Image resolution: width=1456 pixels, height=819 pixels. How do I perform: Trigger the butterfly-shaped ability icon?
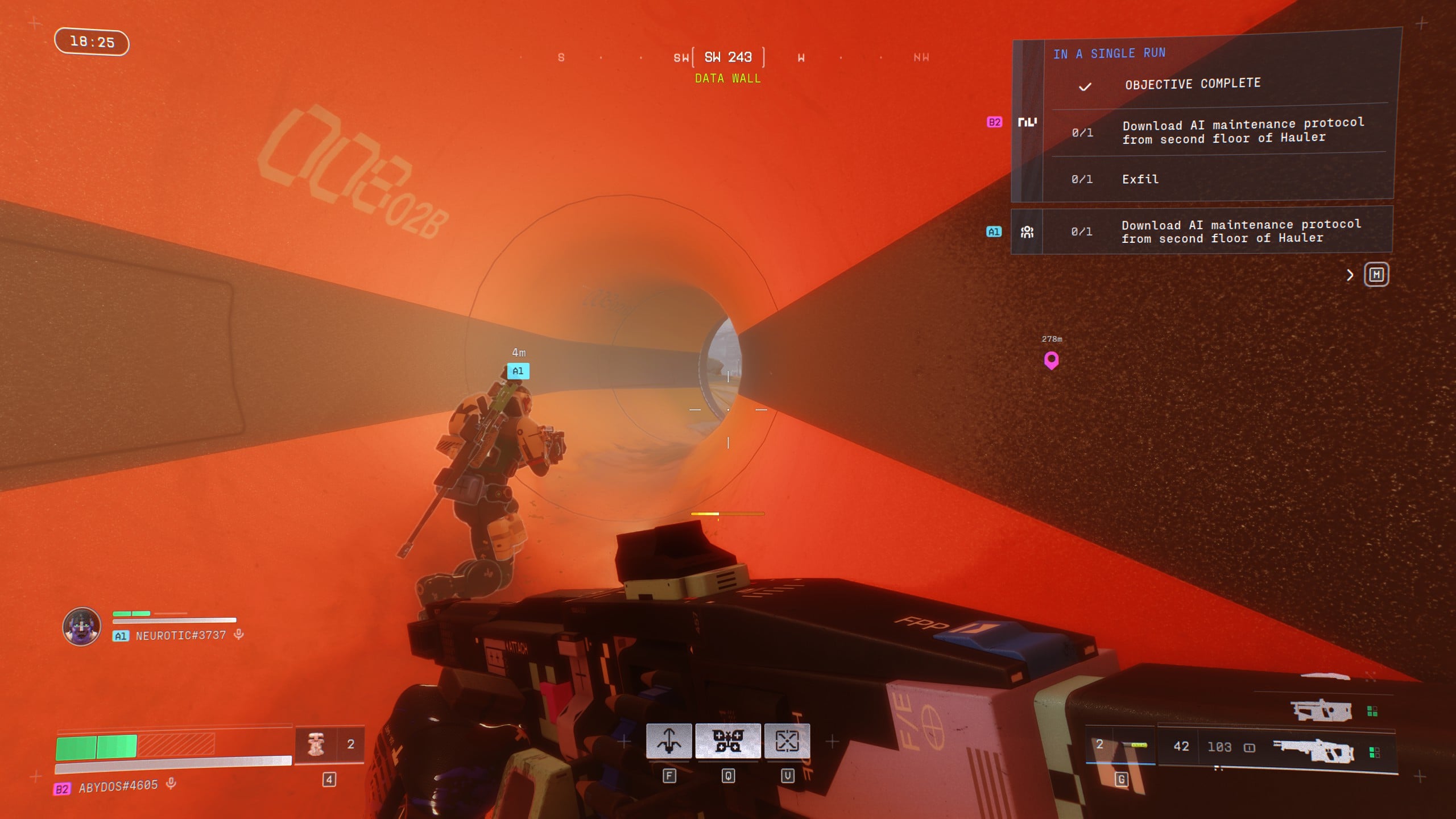point(728,741)
